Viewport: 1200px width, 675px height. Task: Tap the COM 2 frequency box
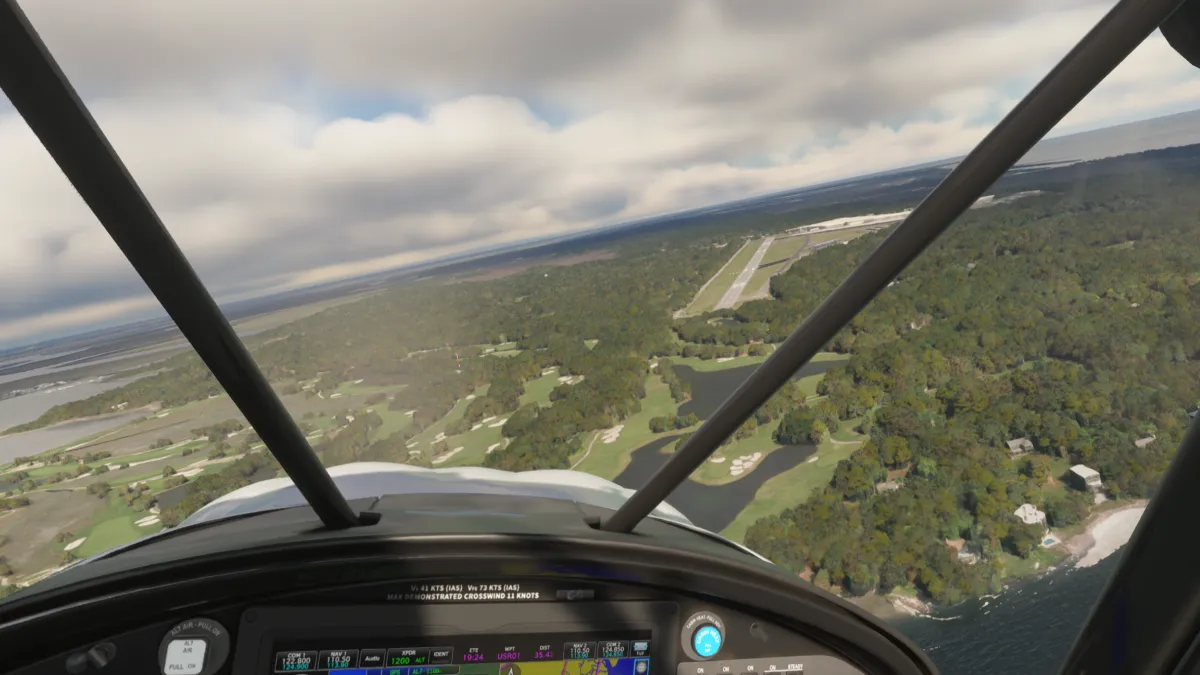pos(613,651)
